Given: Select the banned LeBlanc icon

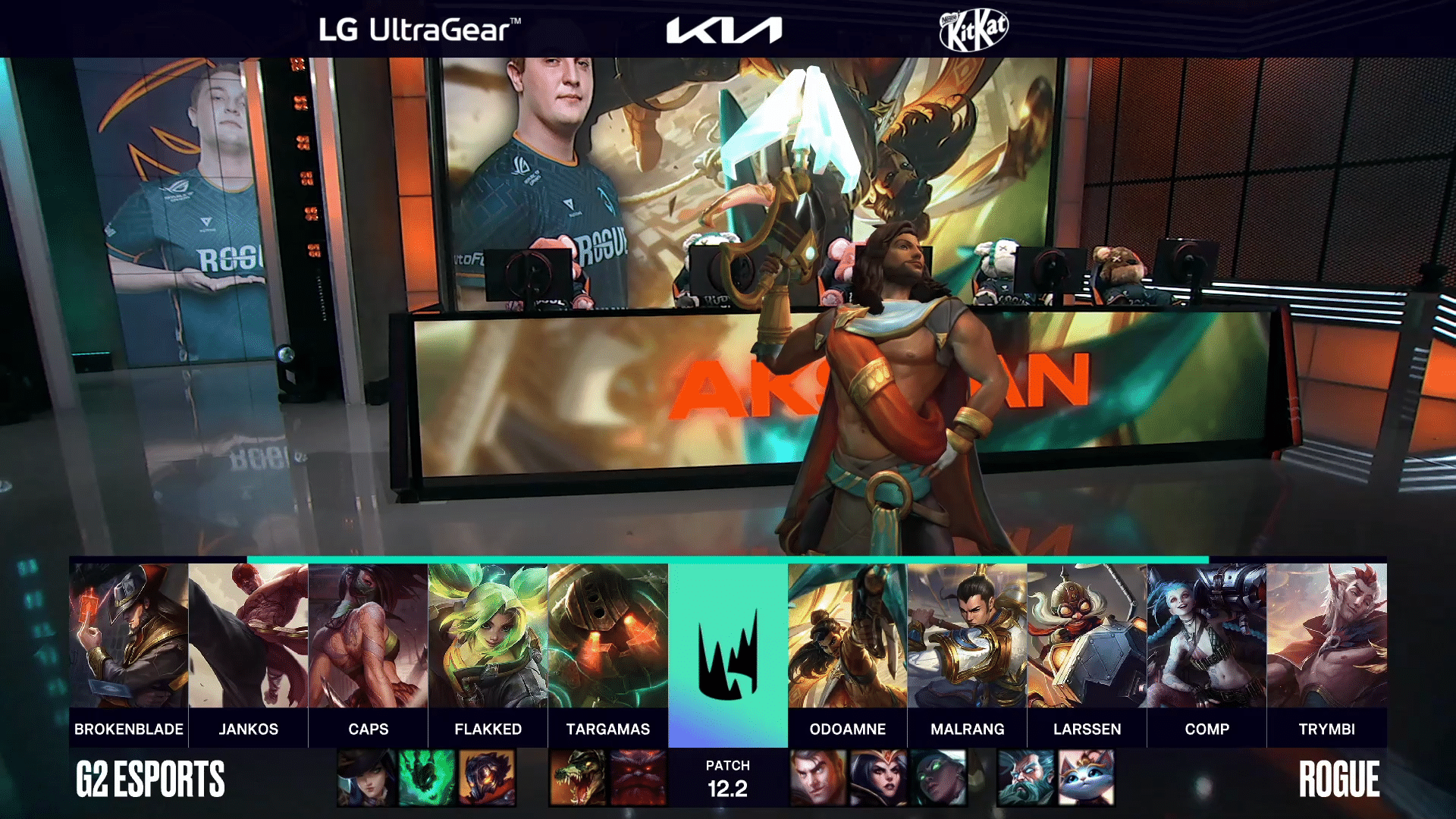Looking at the screenshot, I should pos(877,777).
